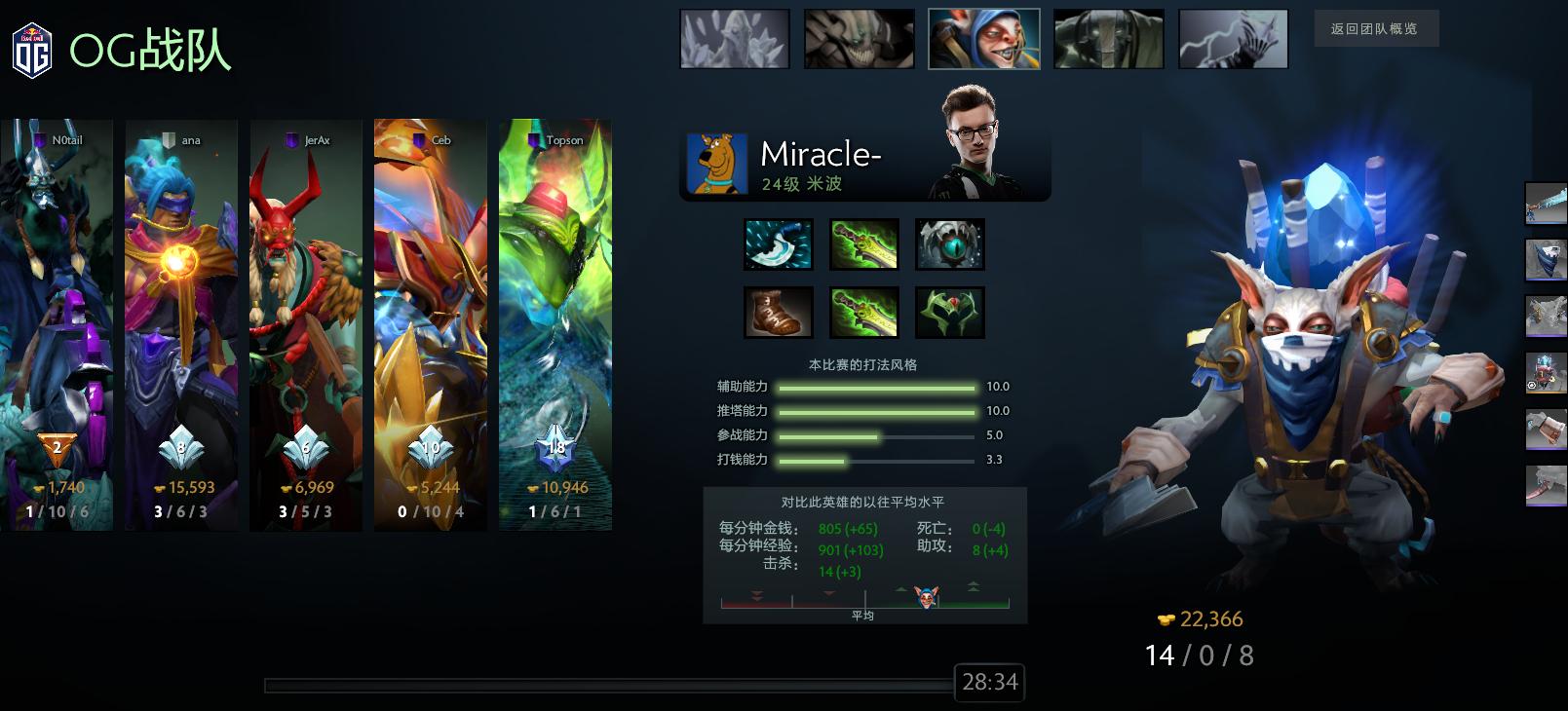Inspect the Ethereal Blade in Miracle-'s inventory
This screenshot has height=711, width=1568.
coord(862,244)
